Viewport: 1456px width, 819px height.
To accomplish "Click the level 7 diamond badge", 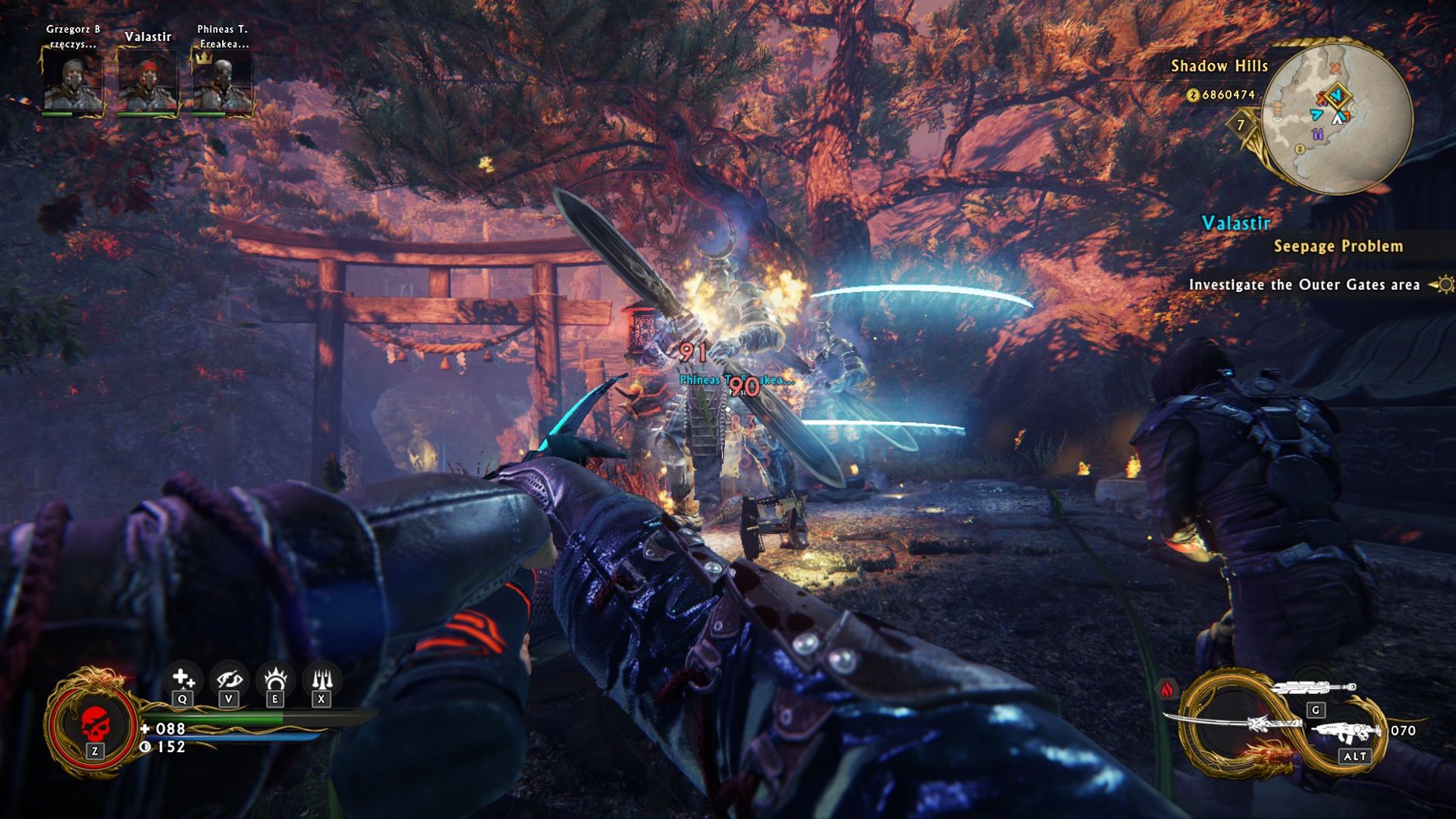I will 1241,125.
